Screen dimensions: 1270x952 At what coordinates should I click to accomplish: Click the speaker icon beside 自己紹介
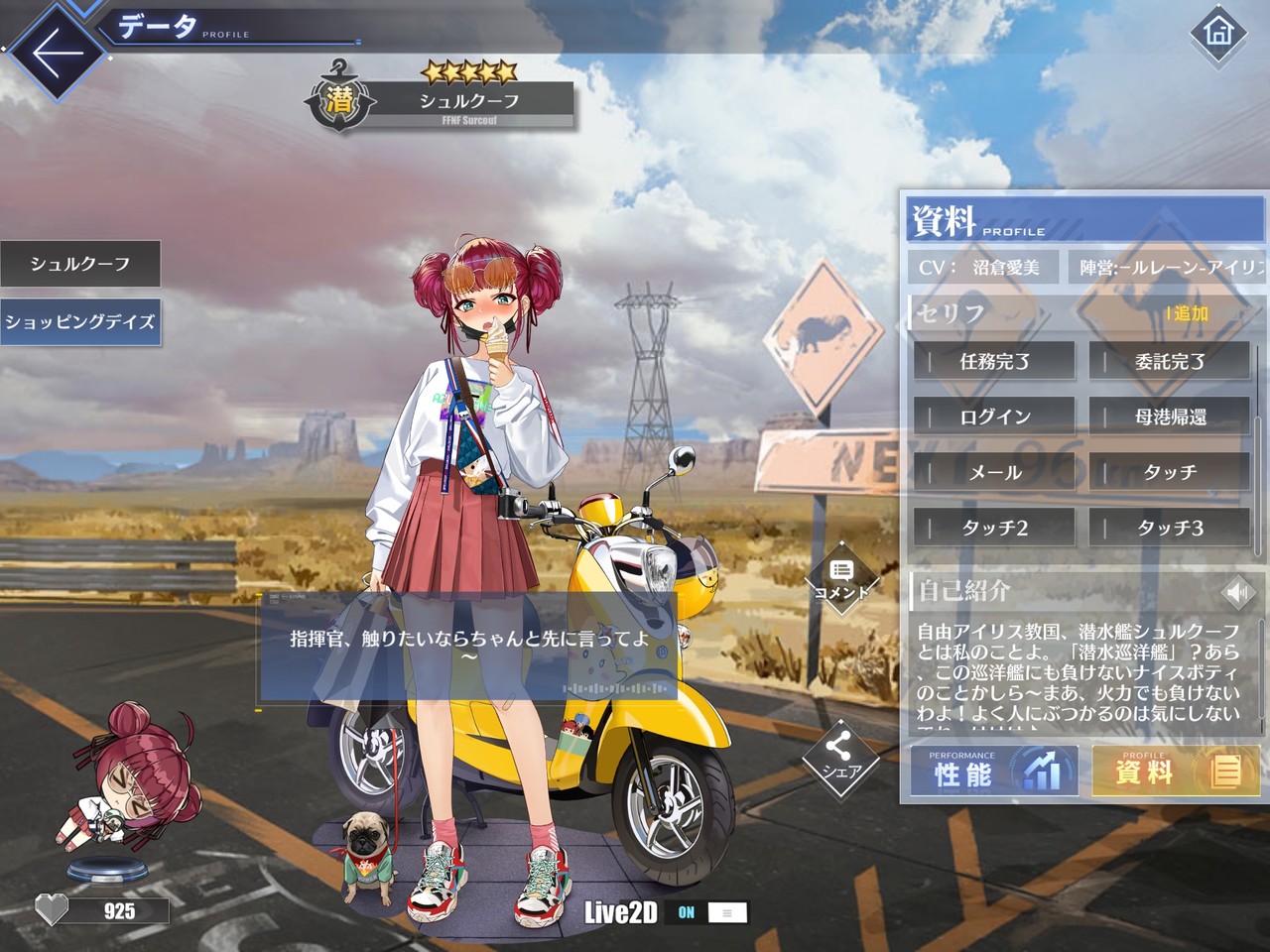coord(1238,592)
